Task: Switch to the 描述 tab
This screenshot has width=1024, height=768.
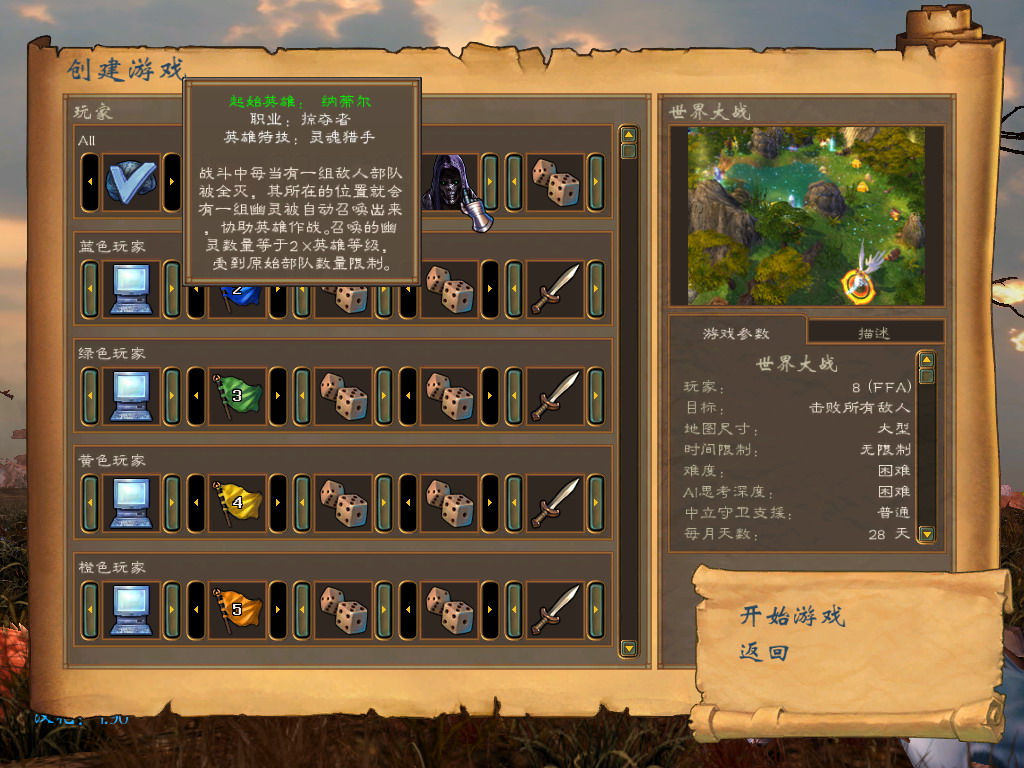Action: point(874,333)
